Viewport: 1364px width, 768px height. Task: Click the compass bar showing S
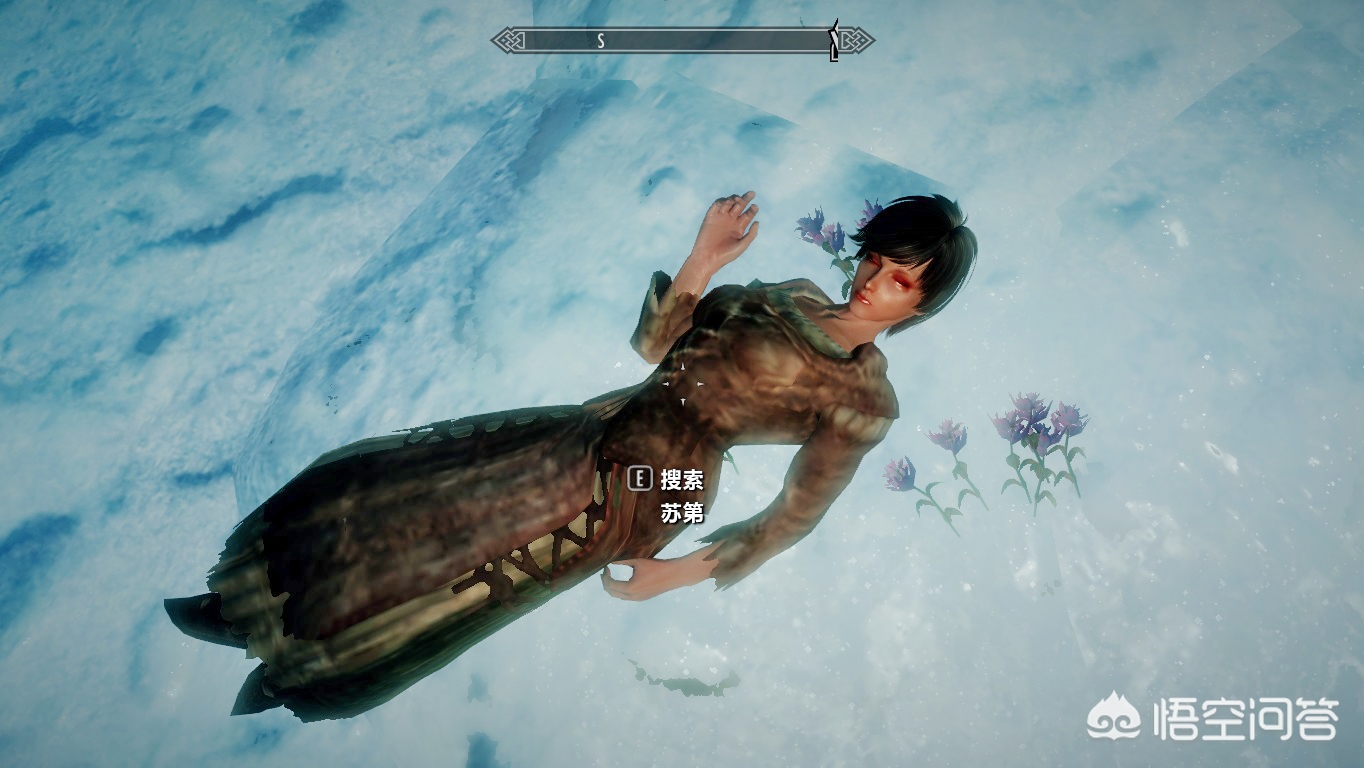point(682,41)
